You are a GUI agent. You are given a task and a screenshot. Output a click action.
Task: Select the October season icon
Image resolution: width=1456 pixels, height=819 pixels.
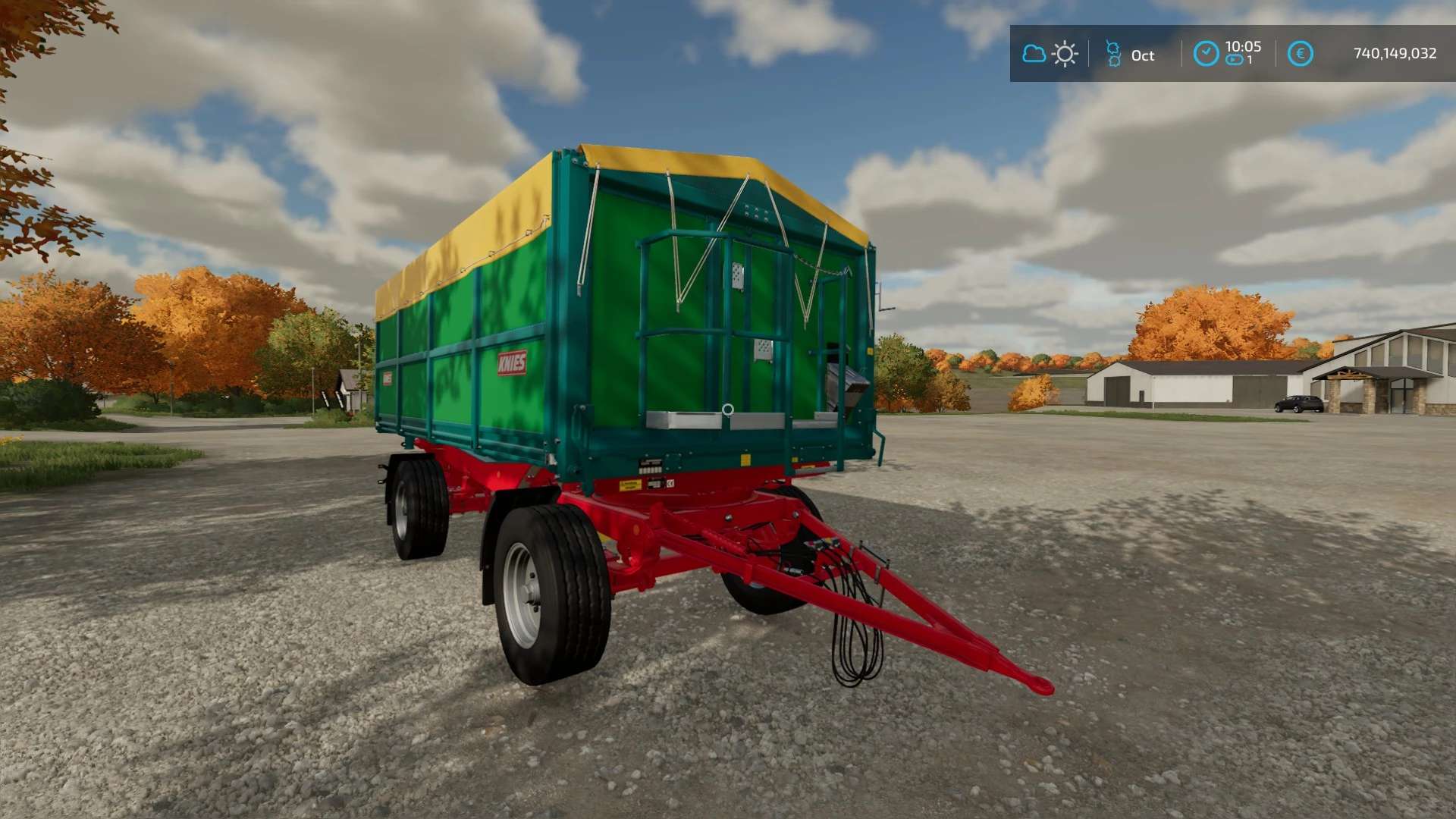click(1113, 54)
